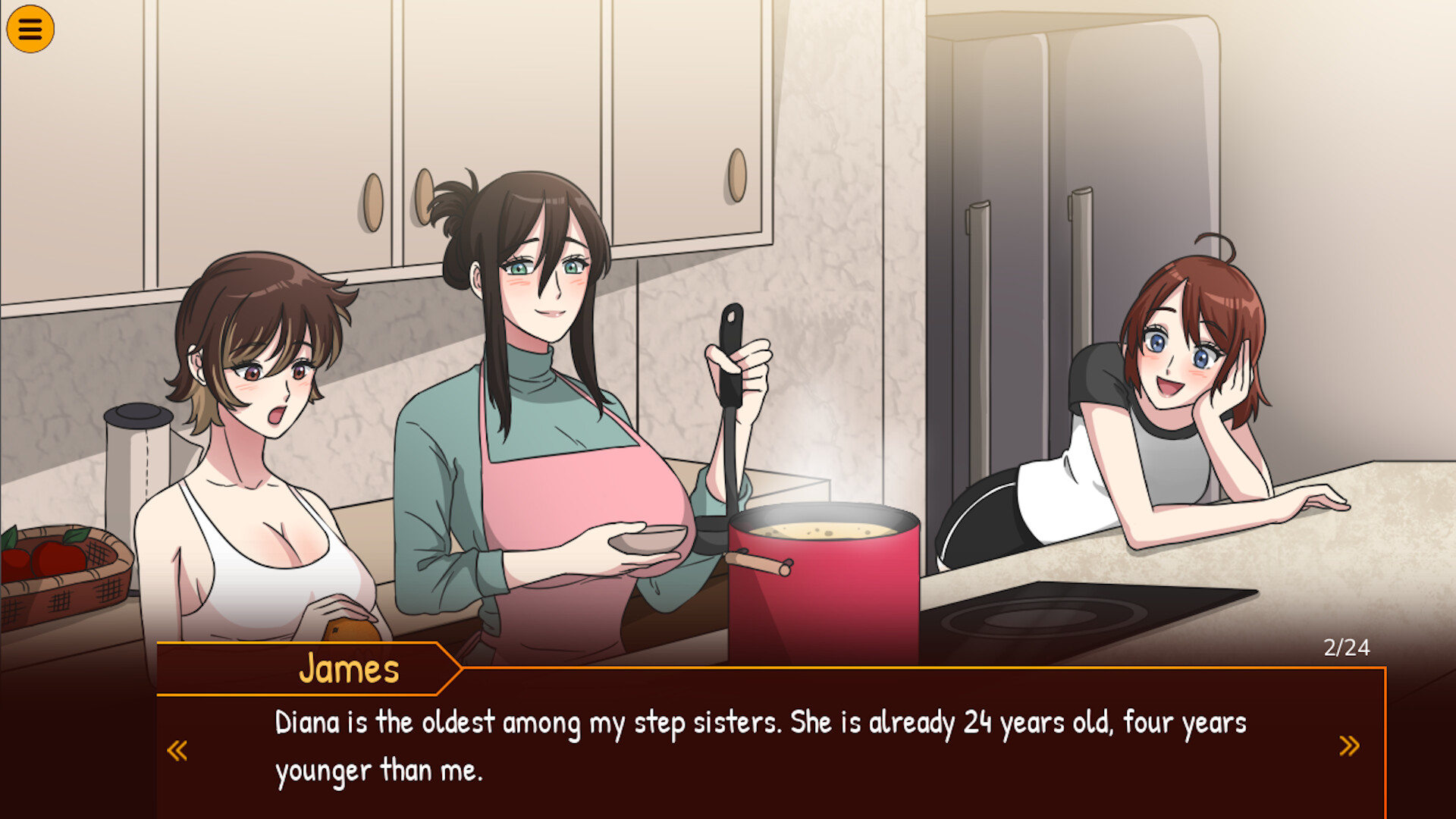The image size is (1456, 819).
Task: Click the 2/24 dialogue progress counter
Action: click(1348, 647)
